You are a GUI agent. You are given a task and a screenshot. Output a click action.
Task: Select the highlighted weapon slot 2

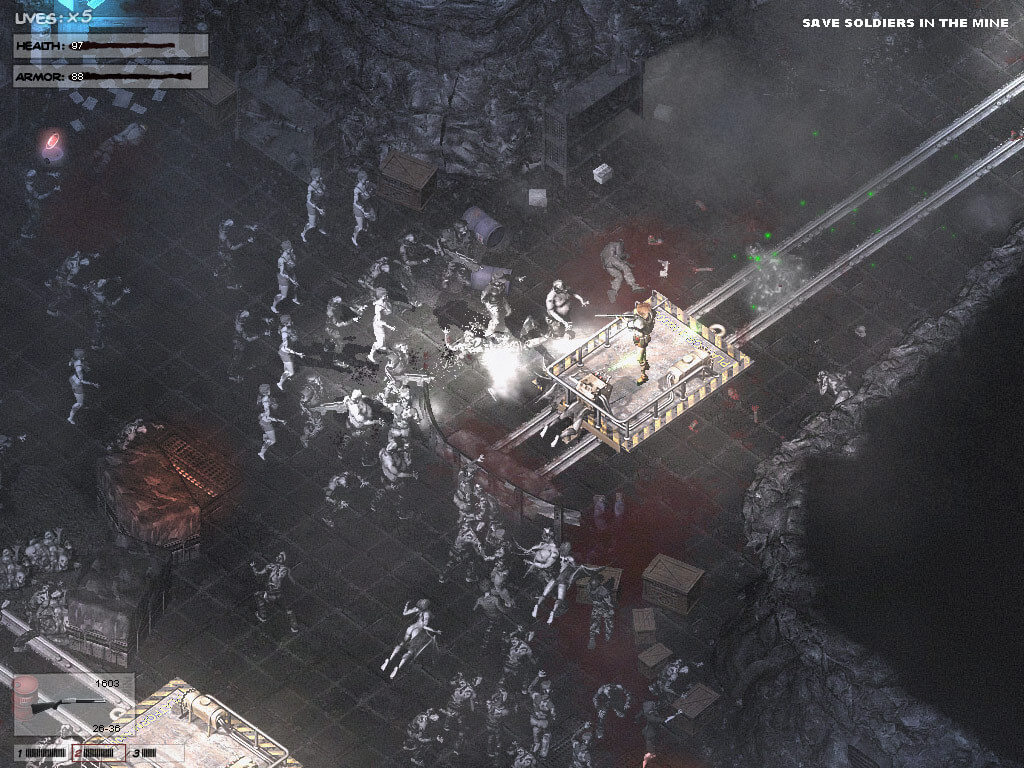100,752
